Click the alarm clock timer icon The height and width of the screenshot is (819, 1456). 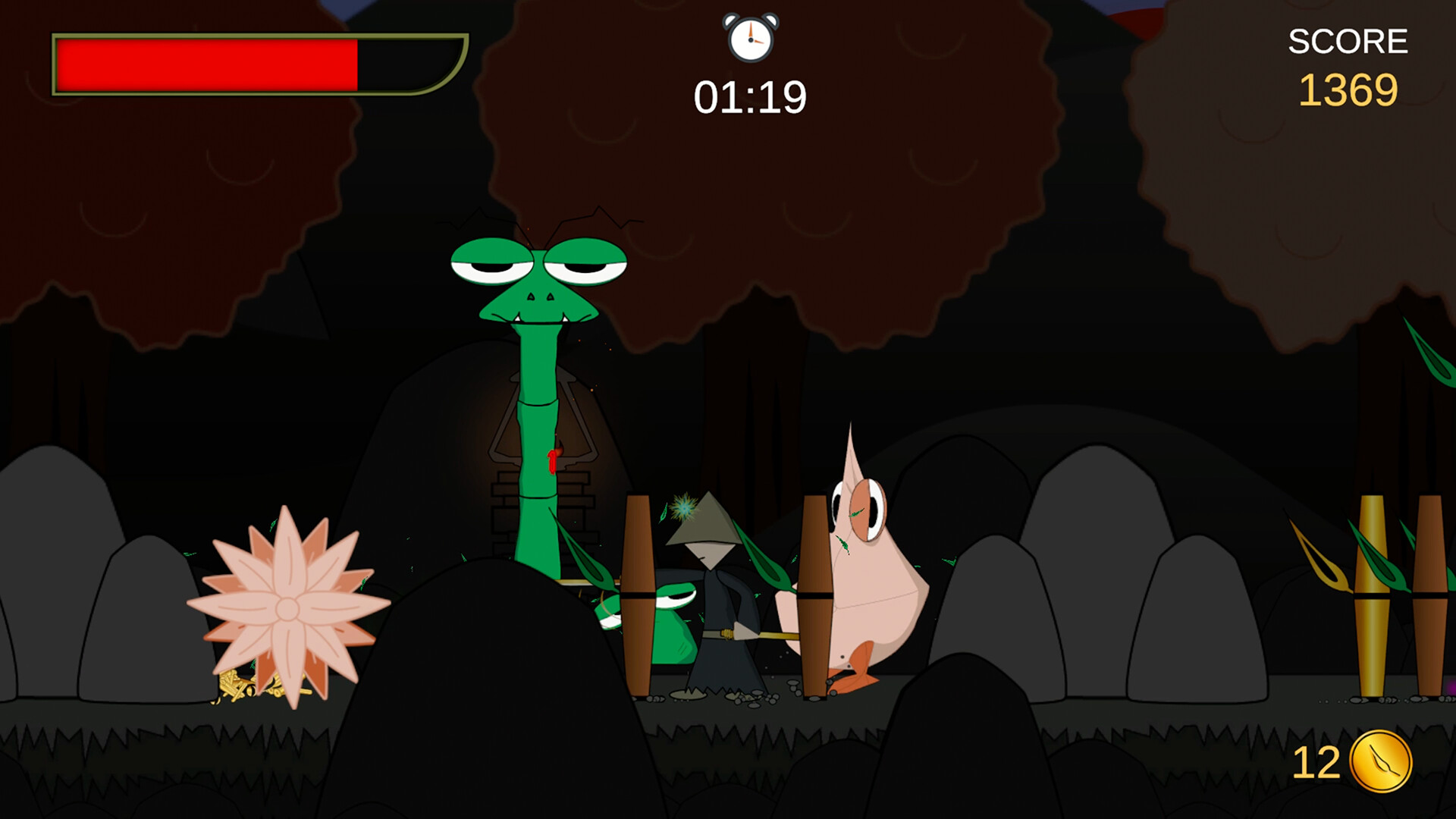(x=749, y=39)
